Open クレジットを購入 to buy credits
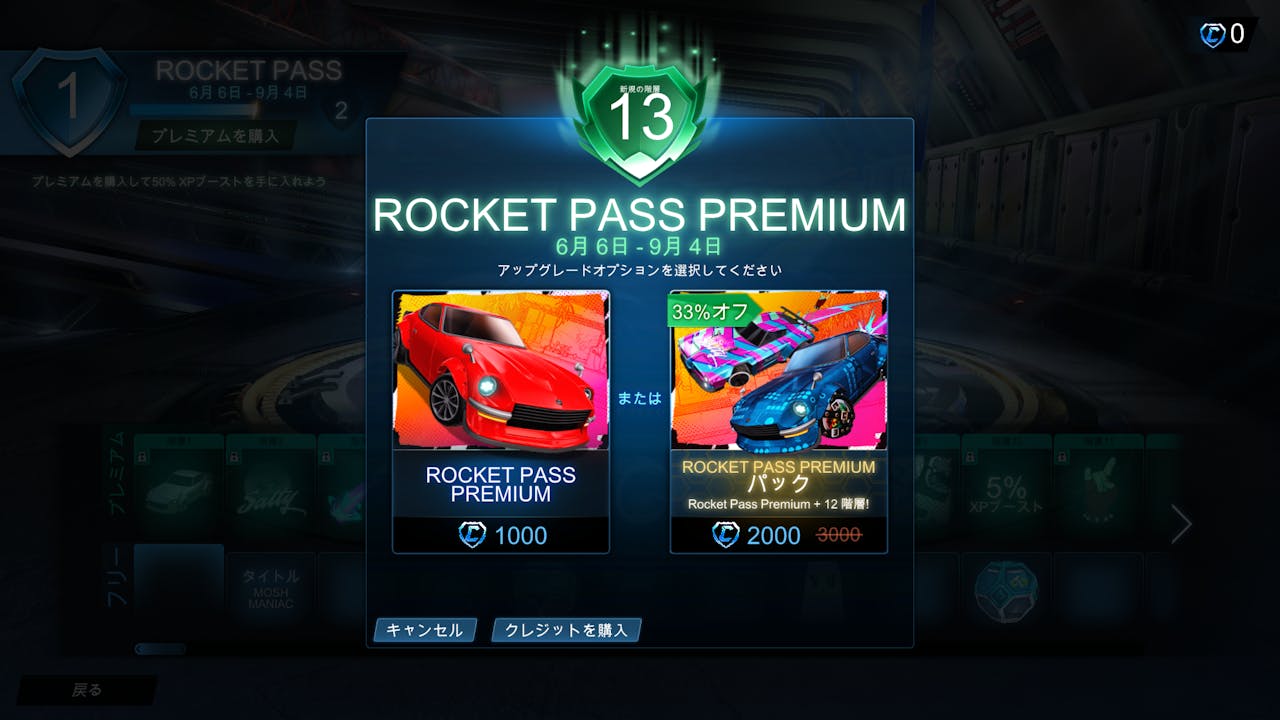This screenshot has width=1280, height=720. tap(566, 630)
